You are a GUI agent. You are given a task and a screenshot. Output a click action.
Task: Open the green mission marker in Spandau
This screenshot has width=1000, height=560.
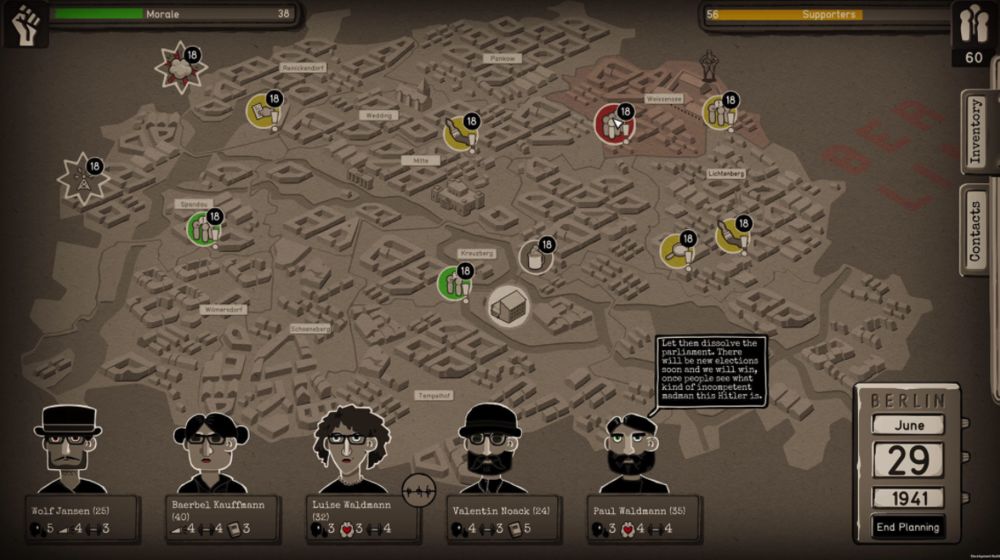click(x=203, y=229)
